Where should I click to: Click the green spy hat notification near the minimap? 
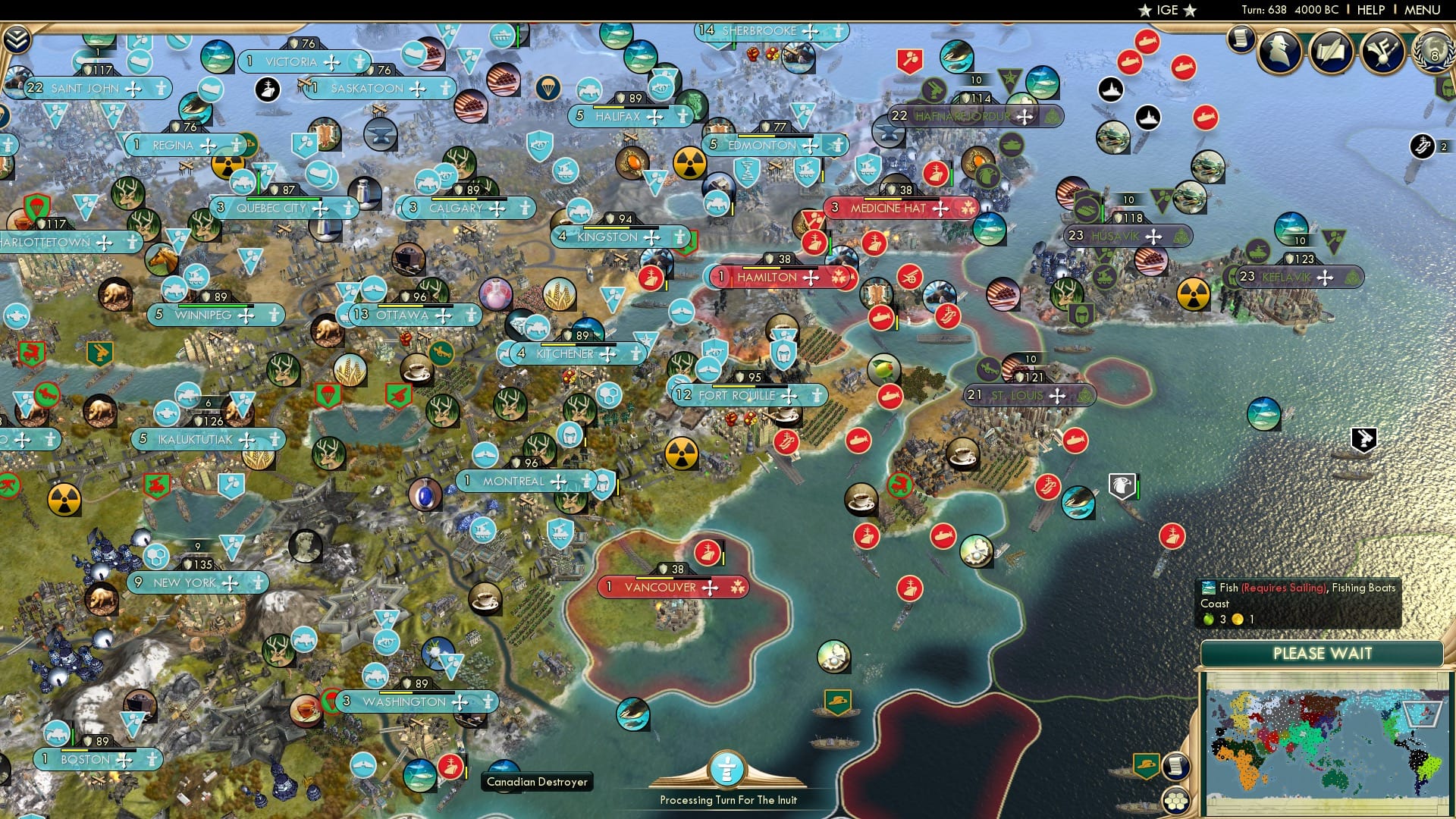point(1147,767)
